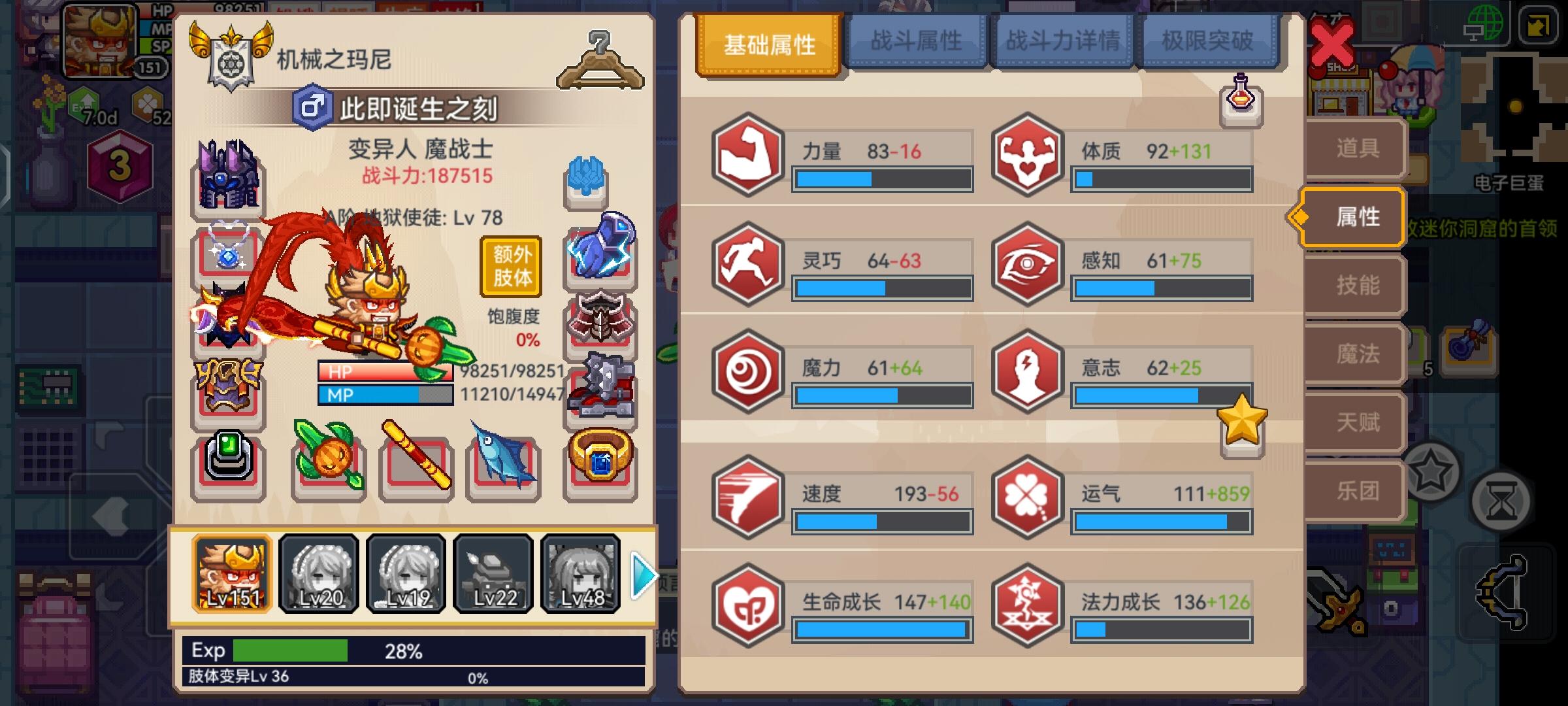Select the green gem socket slot
This screenshot has height=706, width=1568.
pyautogui.click(x=227, y=462)
